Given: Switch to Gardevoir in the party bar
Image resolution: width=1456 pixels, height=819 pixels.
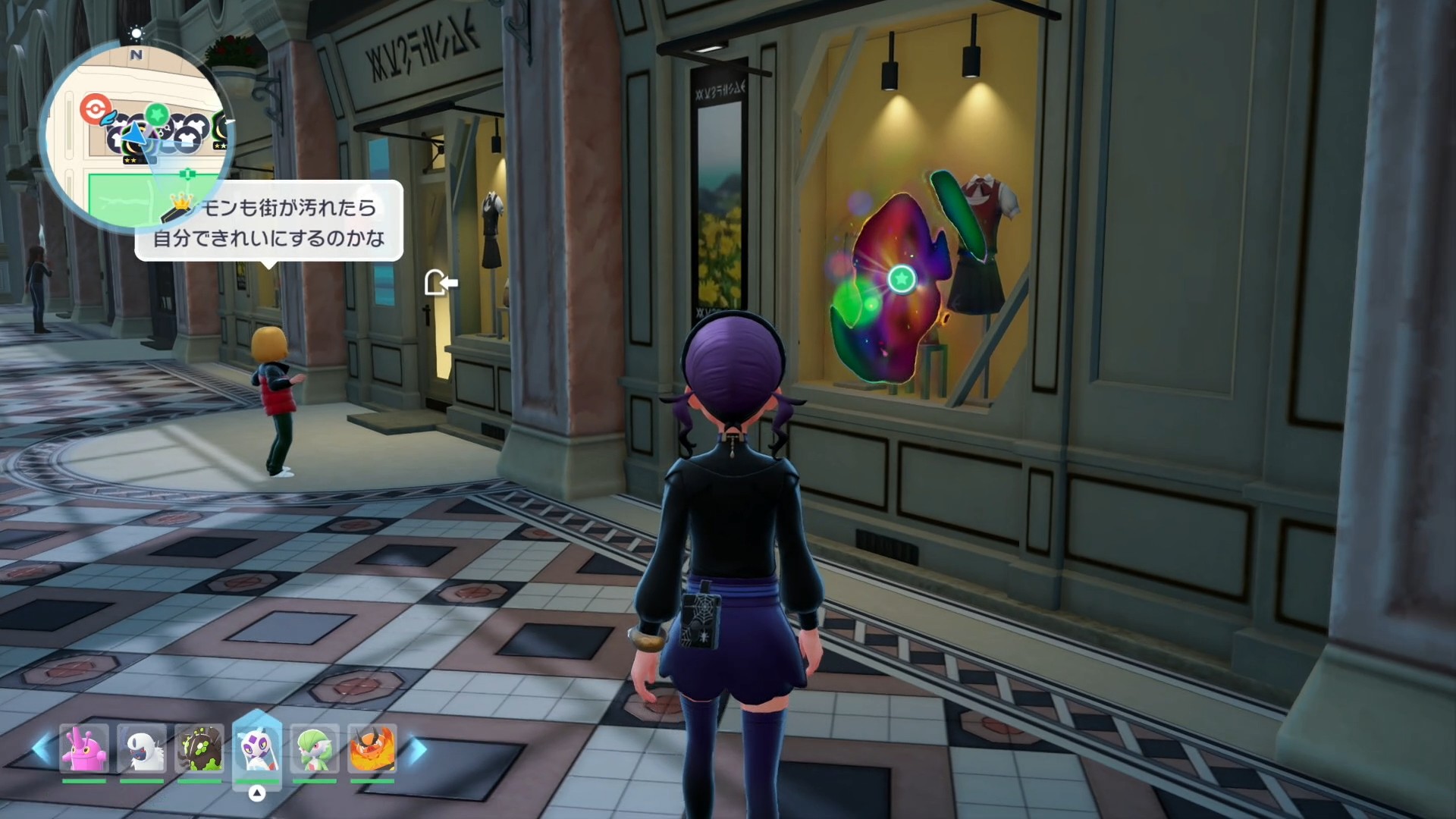Looking at the screenshot, I should pos(314,748).
